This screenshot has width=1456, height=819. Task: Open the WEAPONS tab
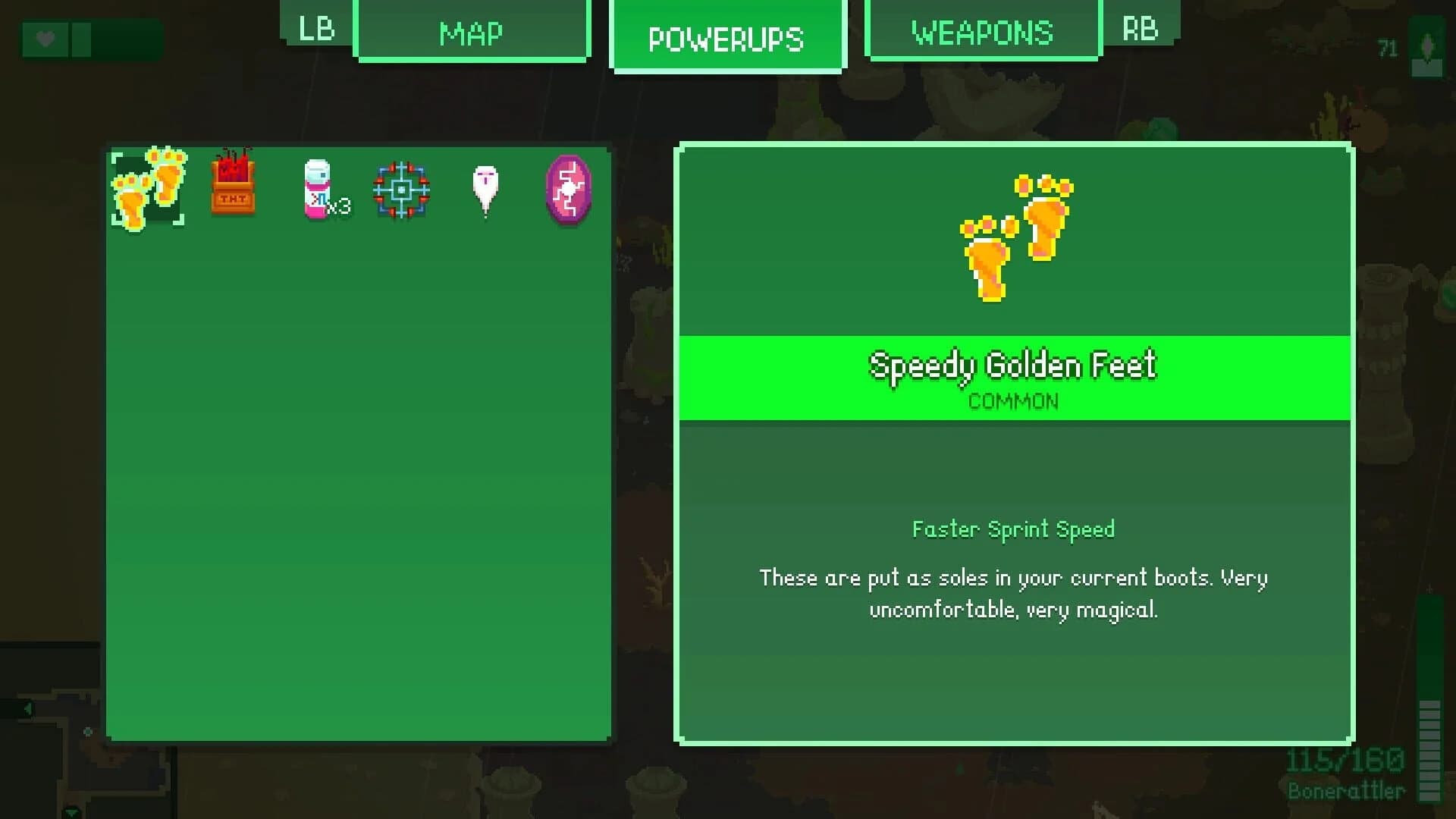click(982, 32)
